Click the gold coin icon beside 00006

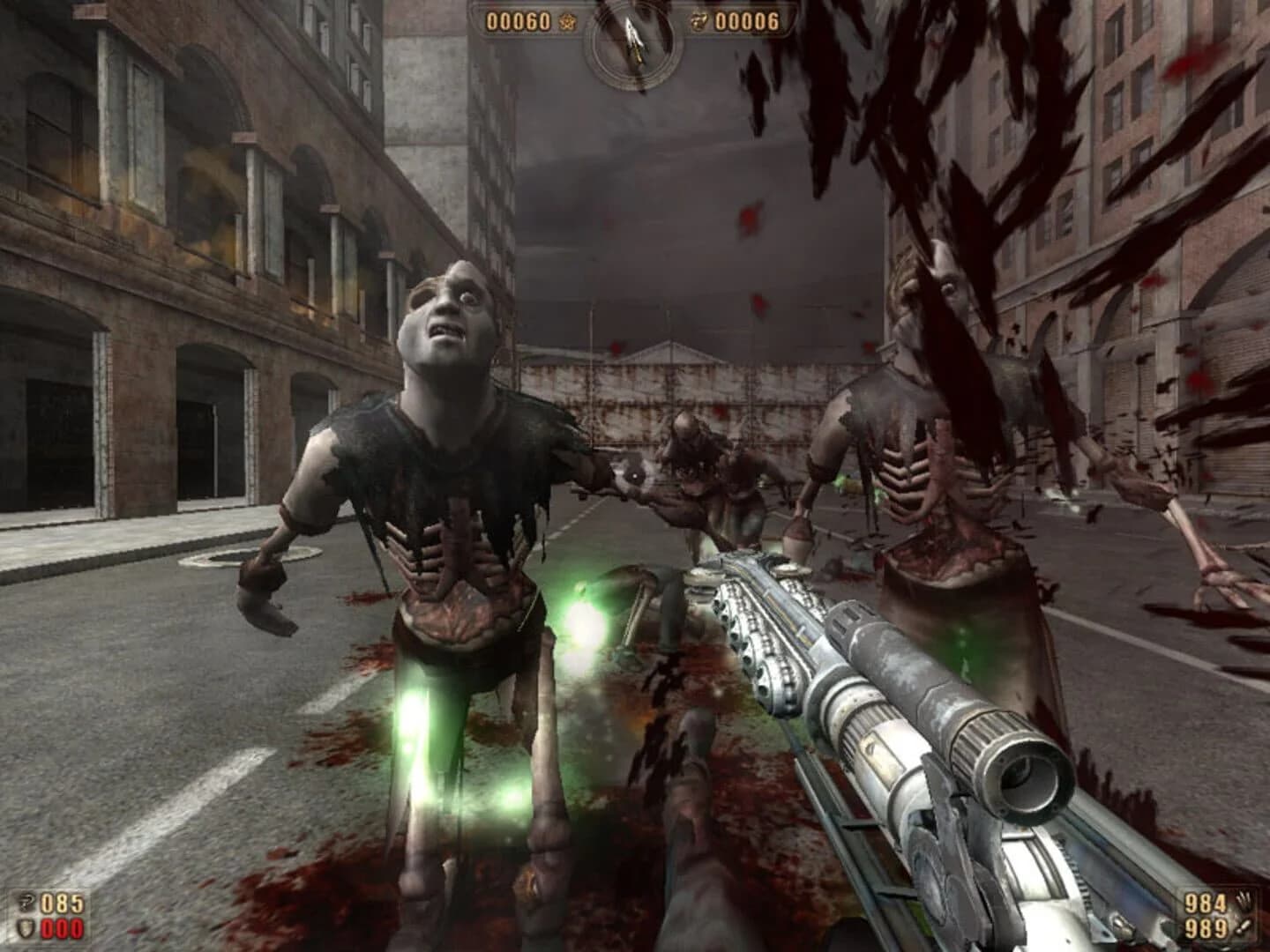698,22
